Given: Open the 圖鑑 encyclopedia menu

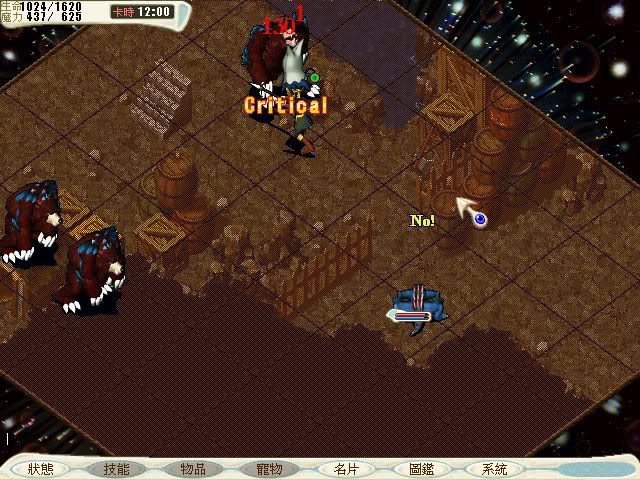Looking at the screenshot, I should tap(421, 468).
